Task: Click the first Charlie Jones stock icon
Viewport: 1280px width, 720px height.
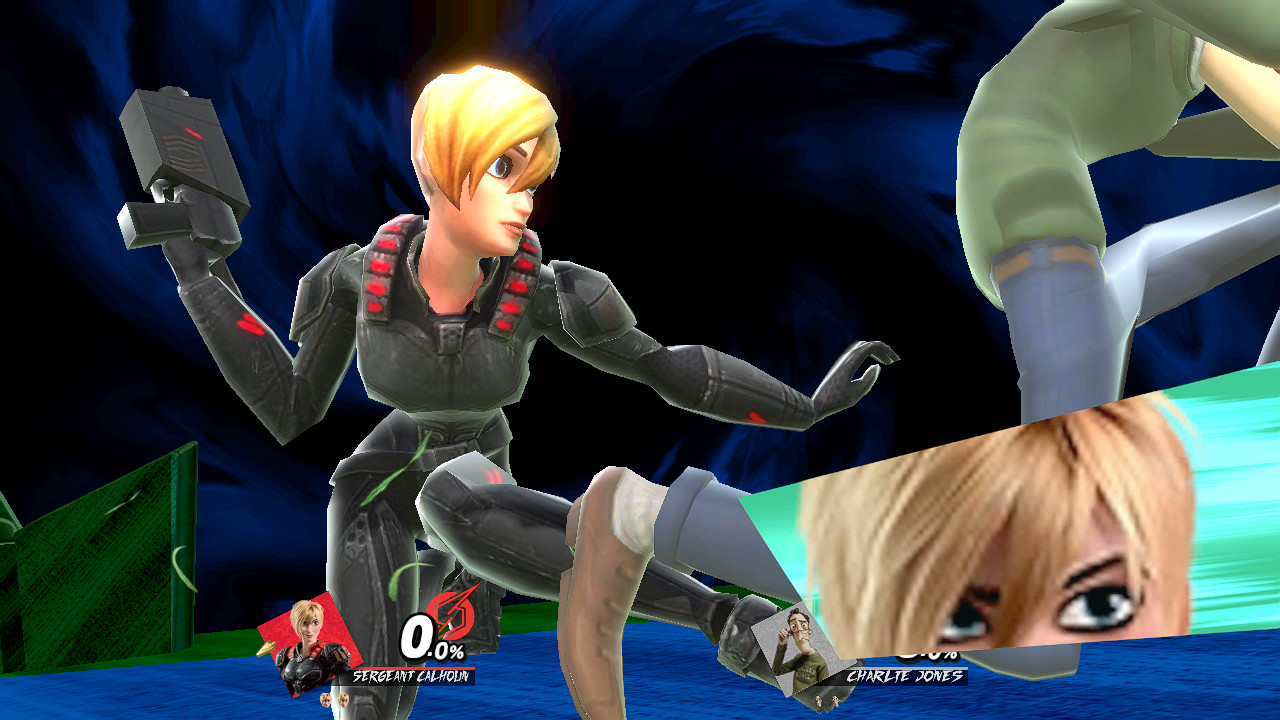Action: pos(819,700)
